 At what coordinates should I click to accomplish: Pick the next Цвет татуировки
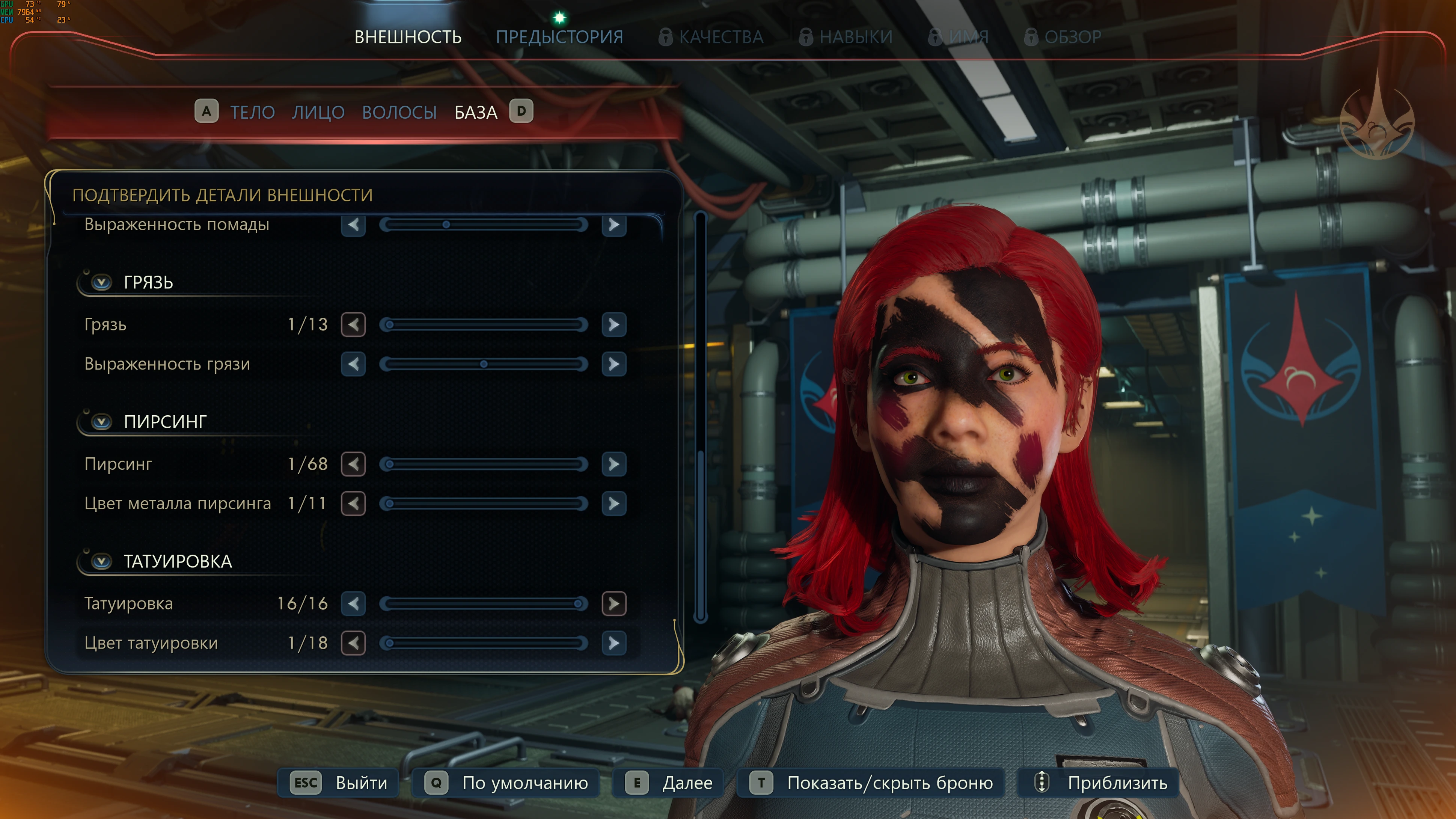tap(614, 643)
